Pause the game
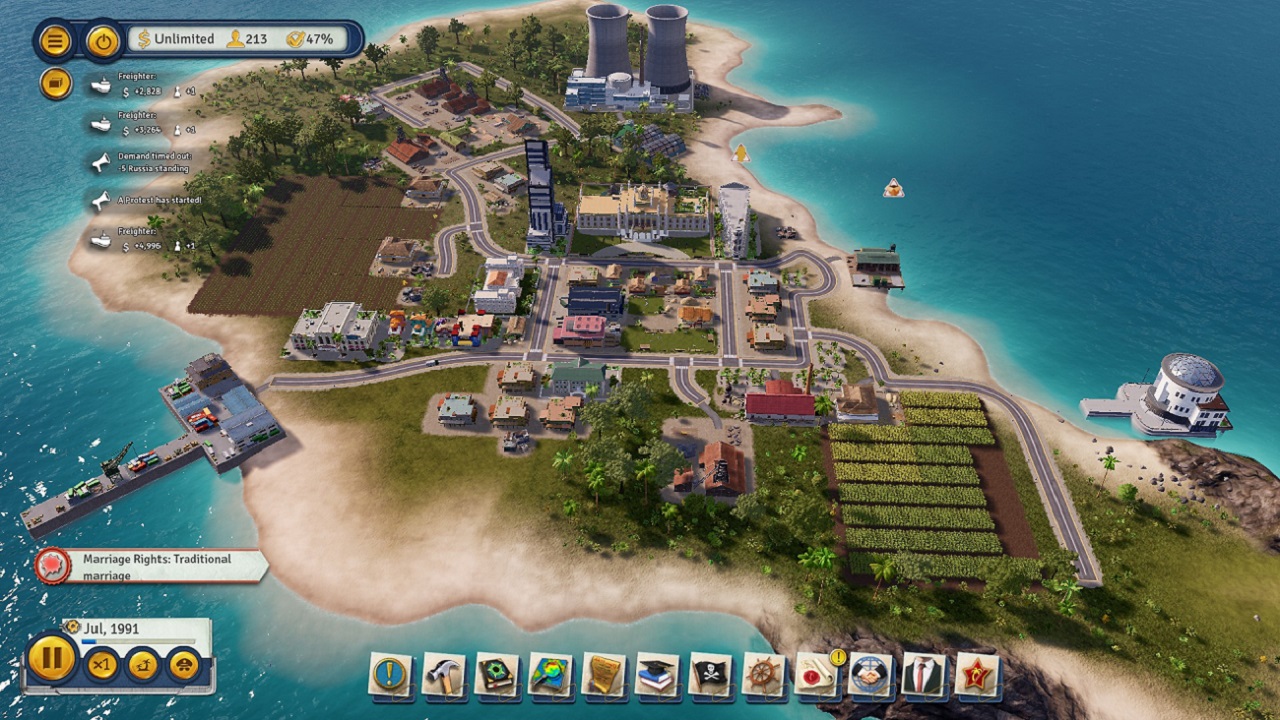Image resolution: width=1280 pixels, height=720 pixels. [52, 663]
